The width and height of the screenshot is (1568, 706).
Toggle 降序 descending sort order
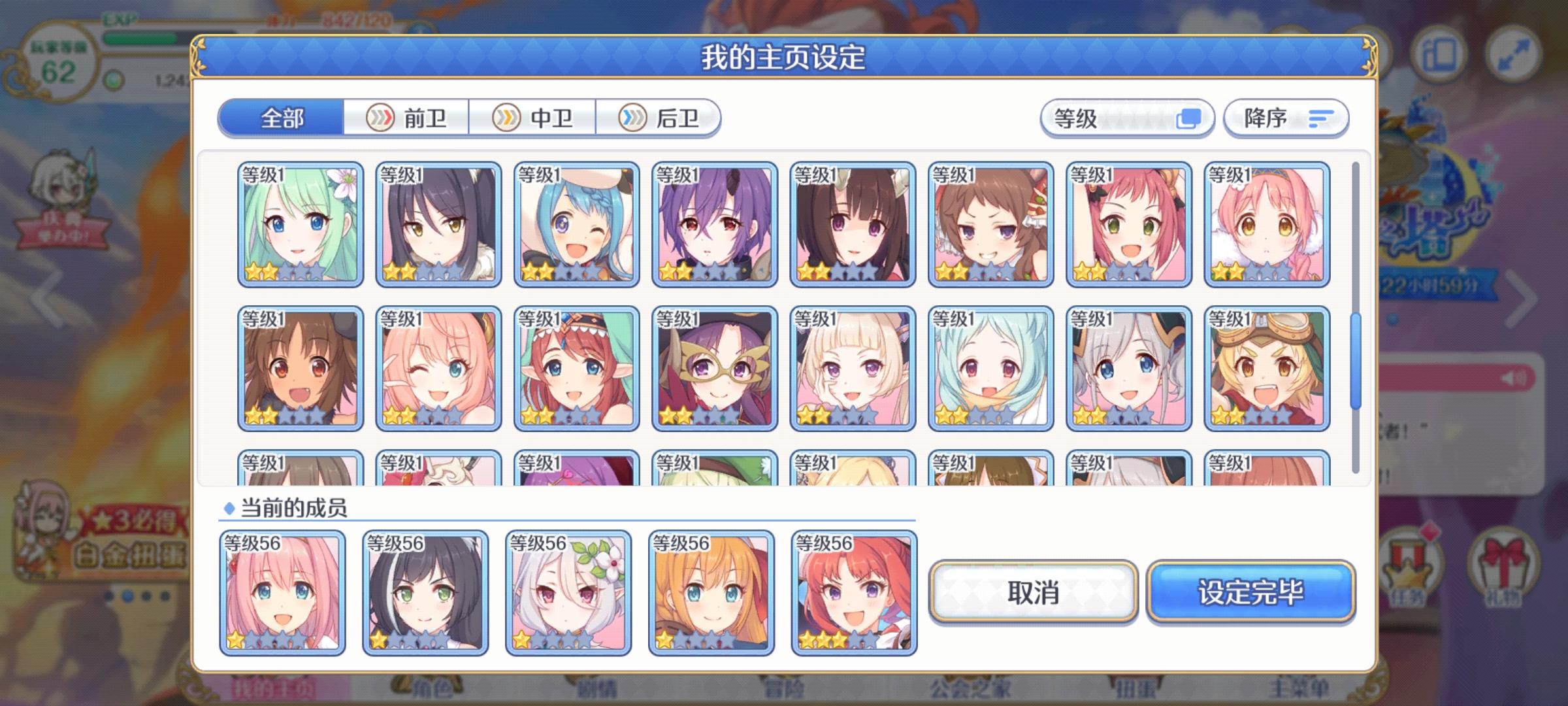pos(1284,118)
